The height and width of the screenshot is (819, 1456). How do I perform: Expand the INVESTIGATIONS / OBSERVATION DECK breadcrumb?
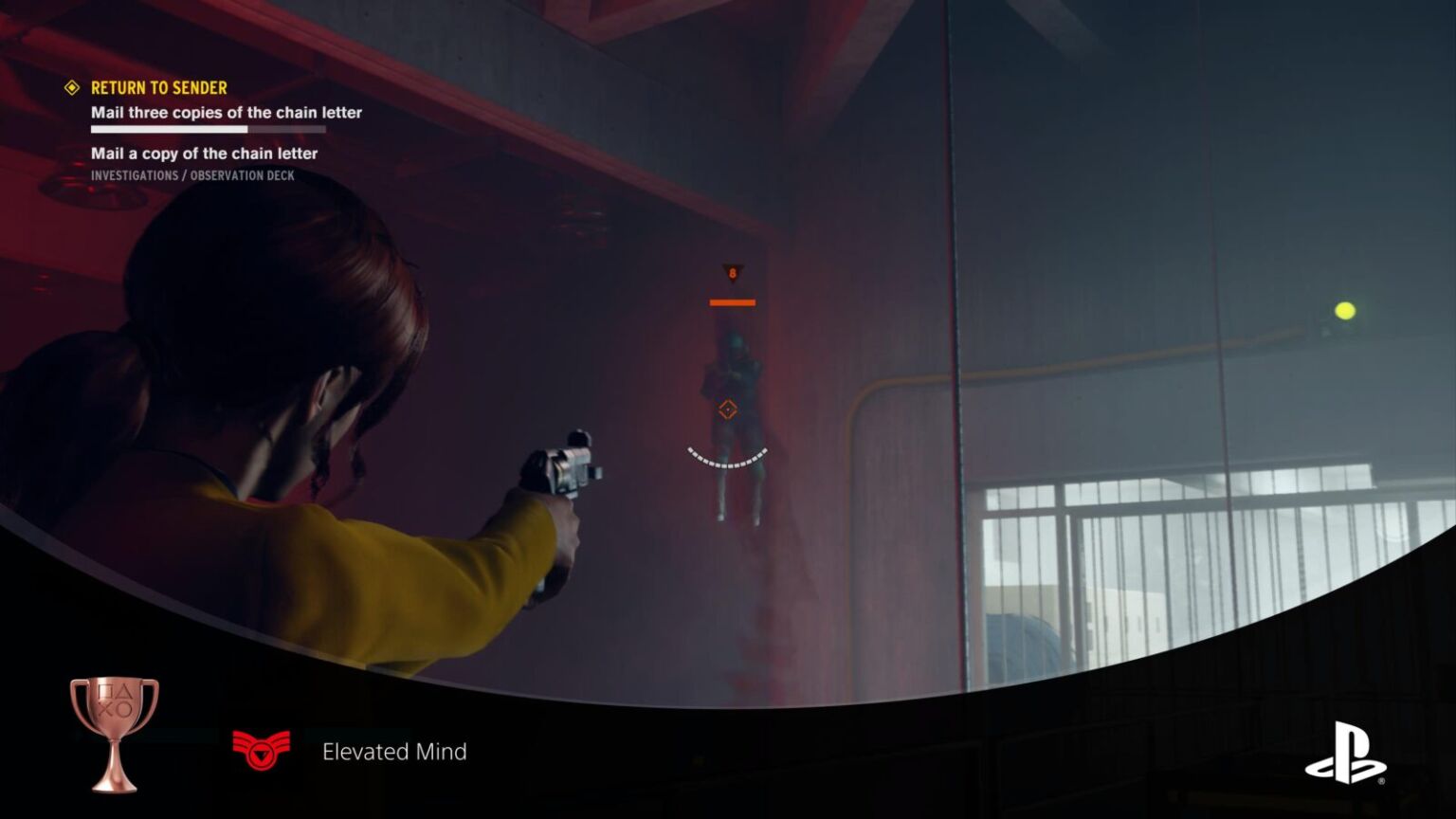[x=191, y=175]
